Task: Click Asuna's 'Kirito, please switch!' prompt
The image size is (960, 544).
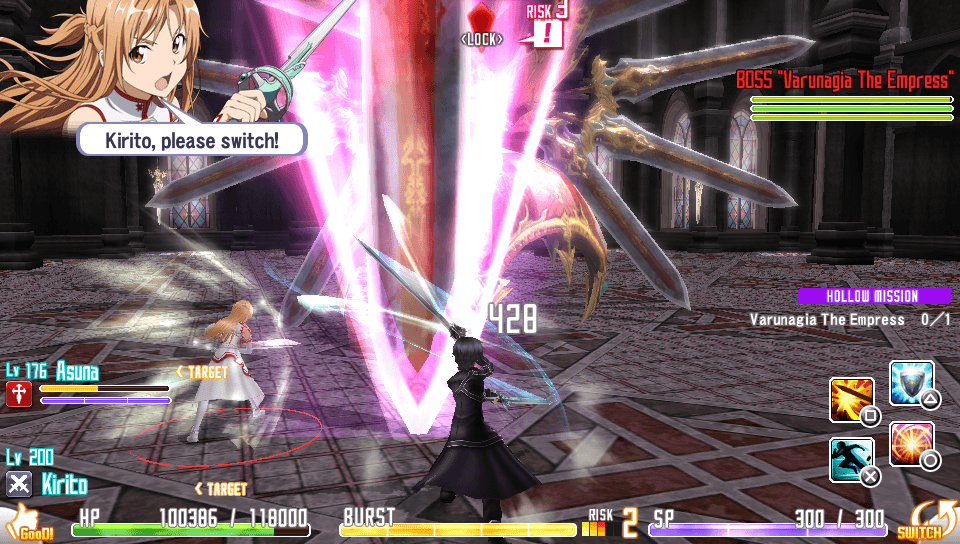Action: (x=192, y=139)
